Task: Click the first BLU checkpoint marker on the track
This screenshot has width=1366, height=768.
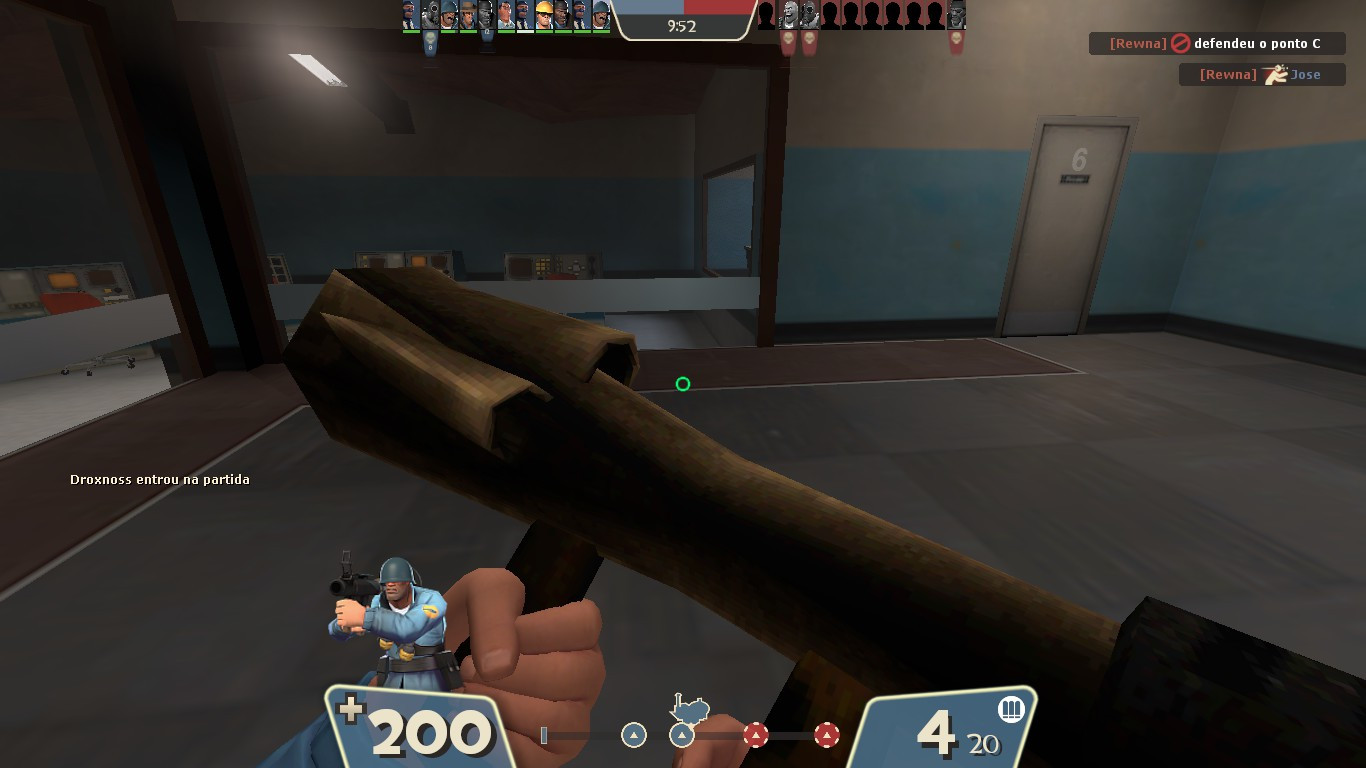Action: coord(634,734)
